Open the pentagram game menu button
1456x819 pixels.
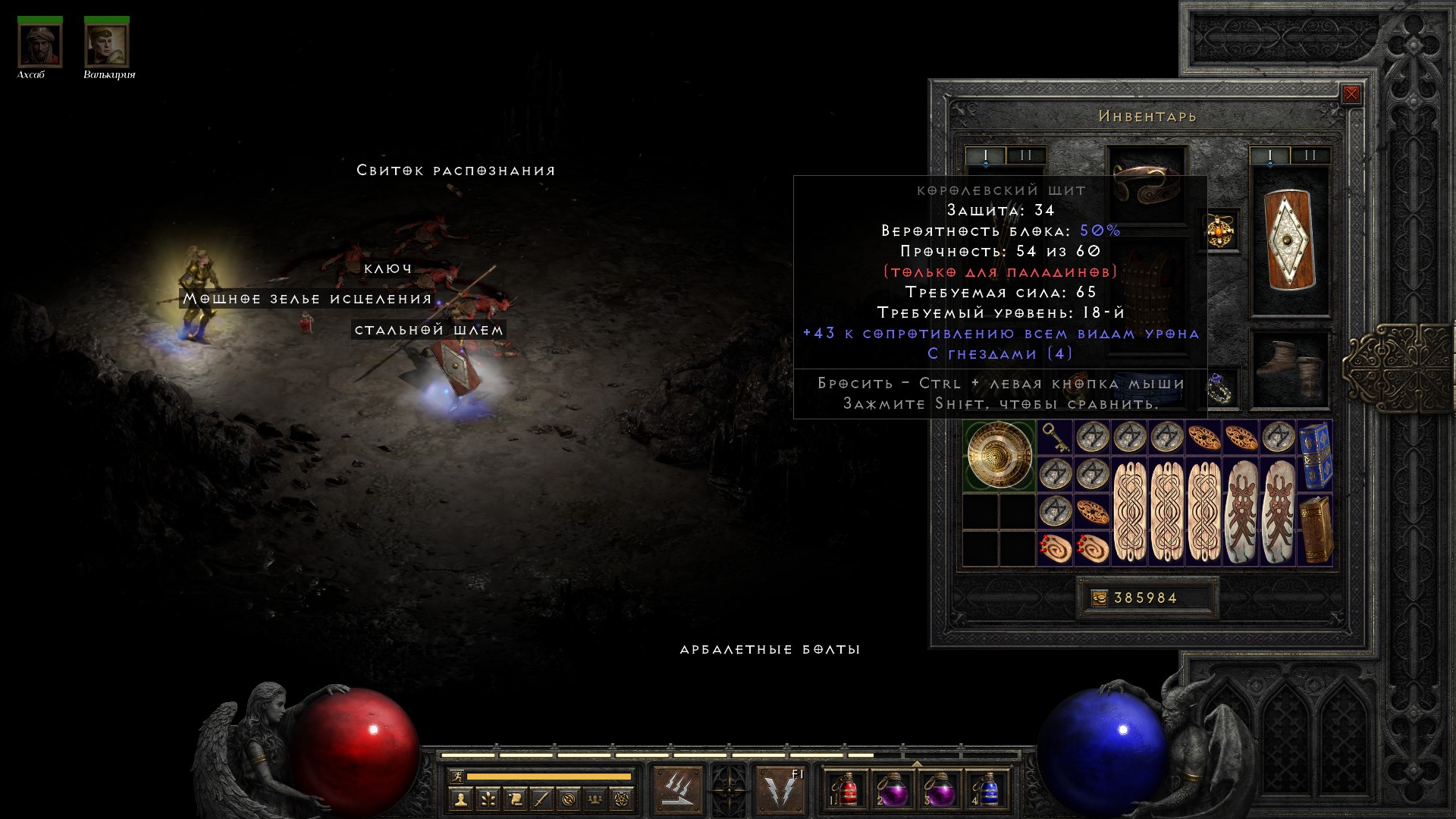tap(623, 799)
